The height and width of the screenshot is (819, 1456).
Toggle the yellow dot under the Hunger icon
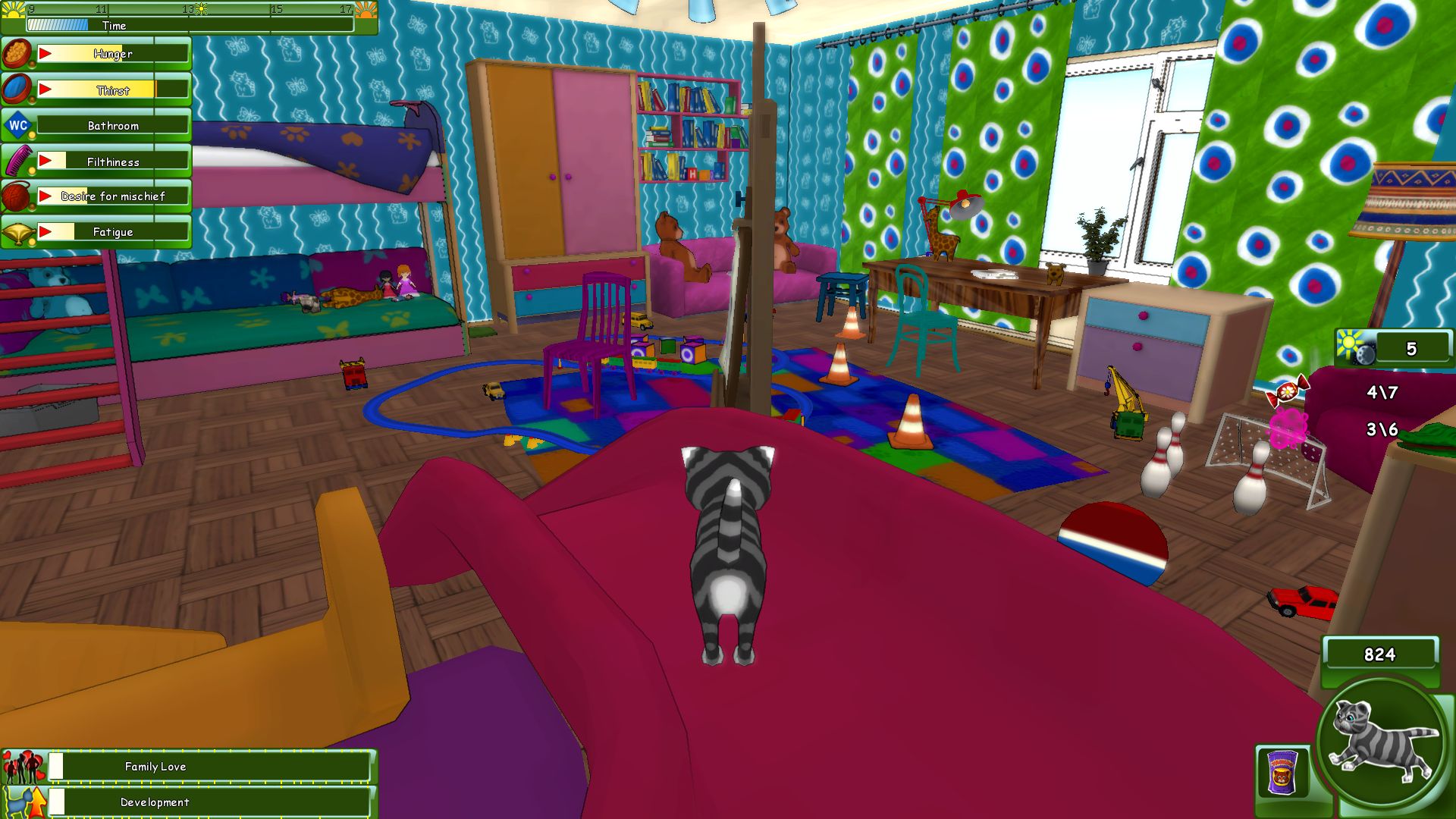click(32, 64)
